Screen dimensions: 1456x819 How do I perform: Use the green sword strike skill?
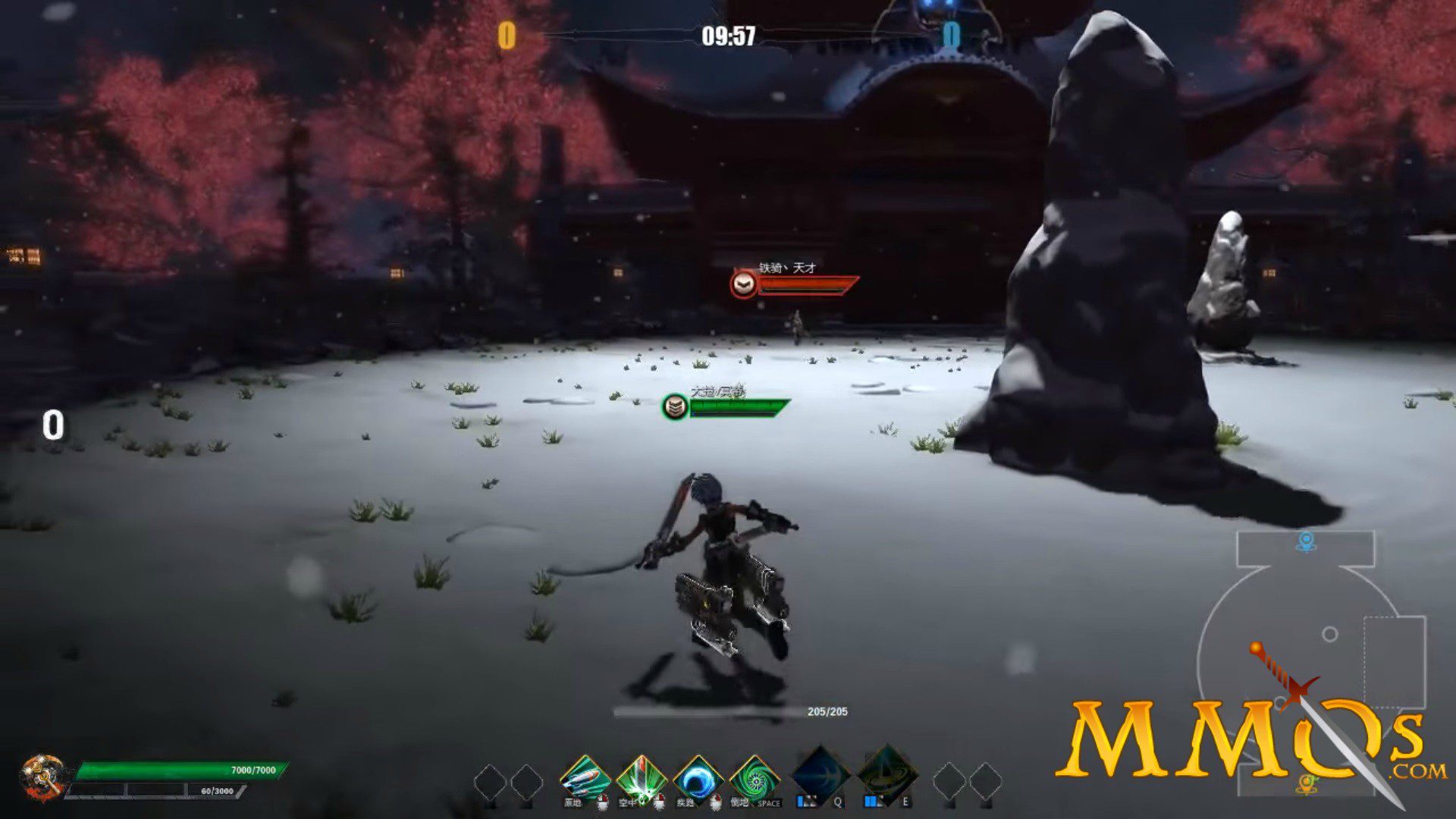pos(641,778)
